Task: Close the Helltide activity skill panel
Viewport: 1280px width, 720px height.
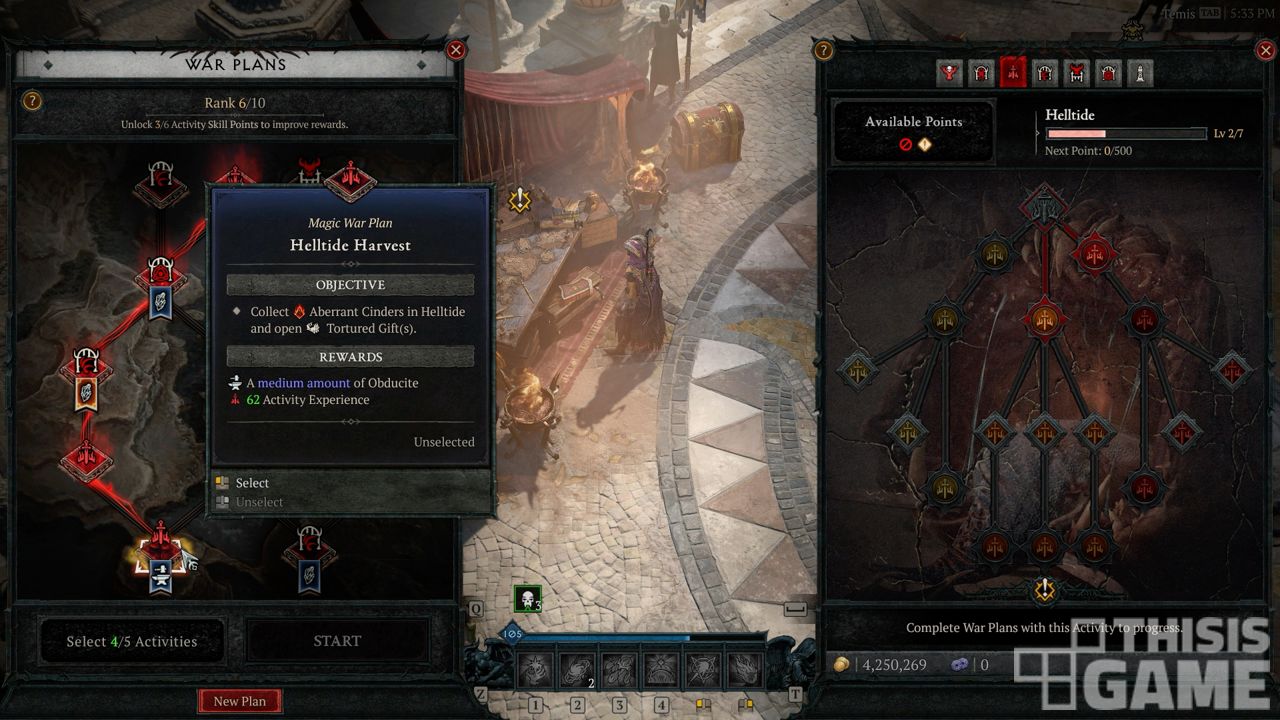Action: point(1264,50)
